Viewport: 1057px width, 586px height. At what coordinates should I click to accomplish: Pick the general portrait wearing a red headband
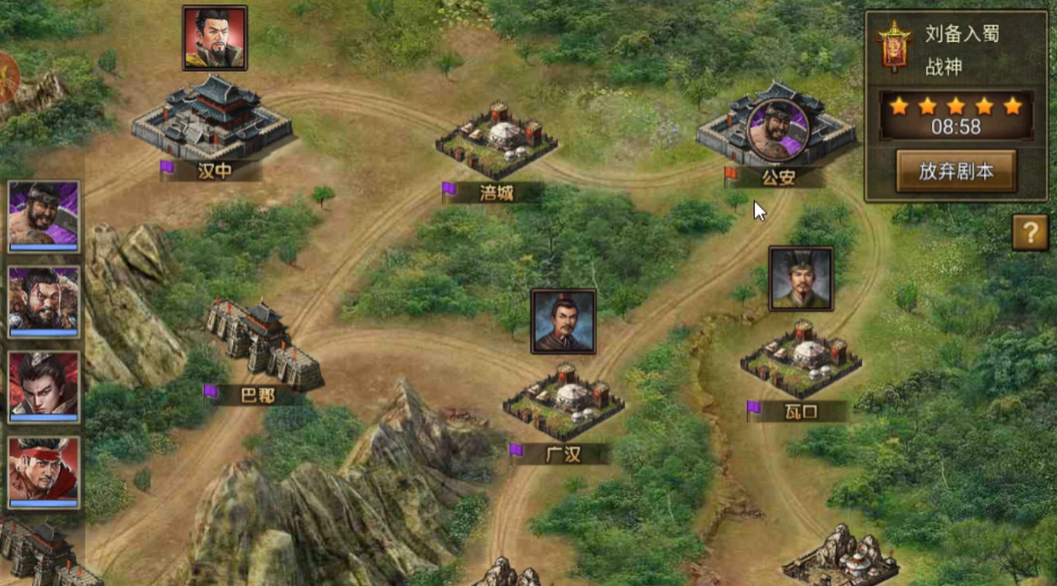44,471
